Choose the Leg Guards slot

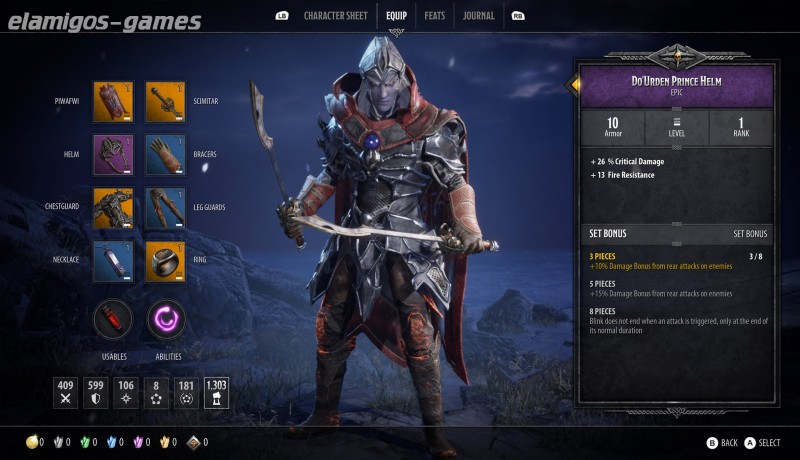(x=165, y=208)
